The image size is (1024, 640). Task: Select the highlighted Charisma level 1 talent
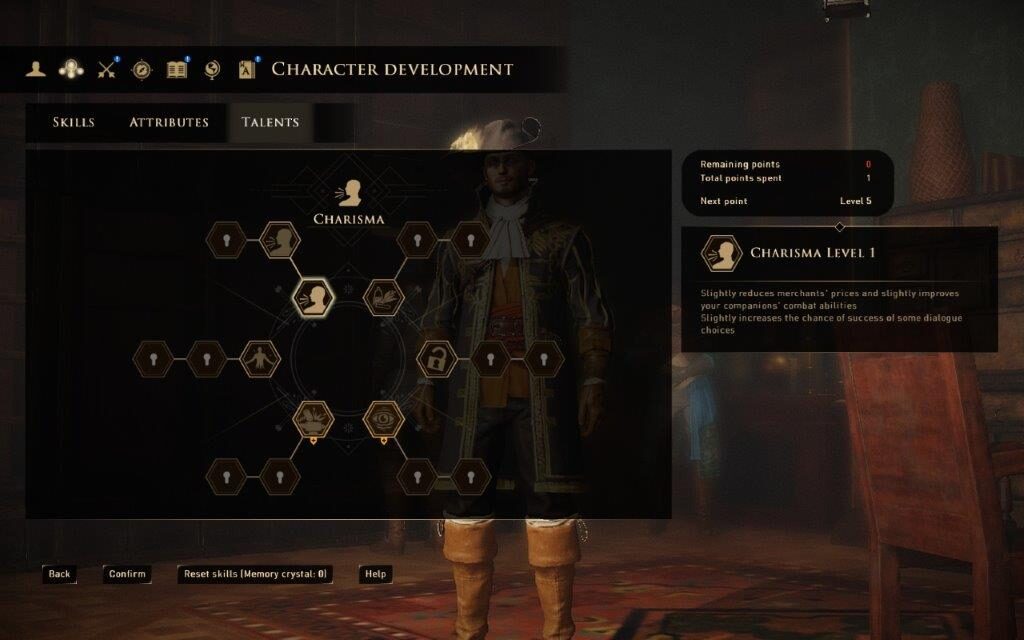(314, 298)
